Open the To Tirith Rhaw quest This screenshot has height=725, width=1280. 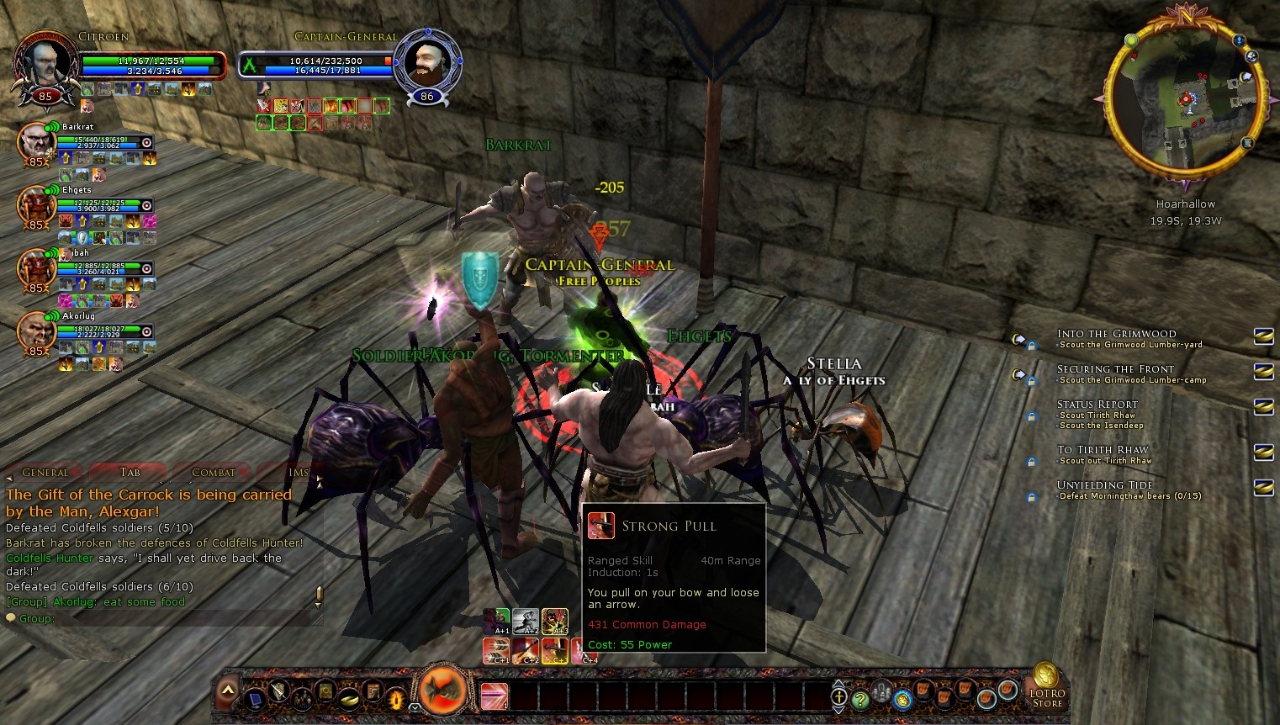click(x=1103, y=450)
